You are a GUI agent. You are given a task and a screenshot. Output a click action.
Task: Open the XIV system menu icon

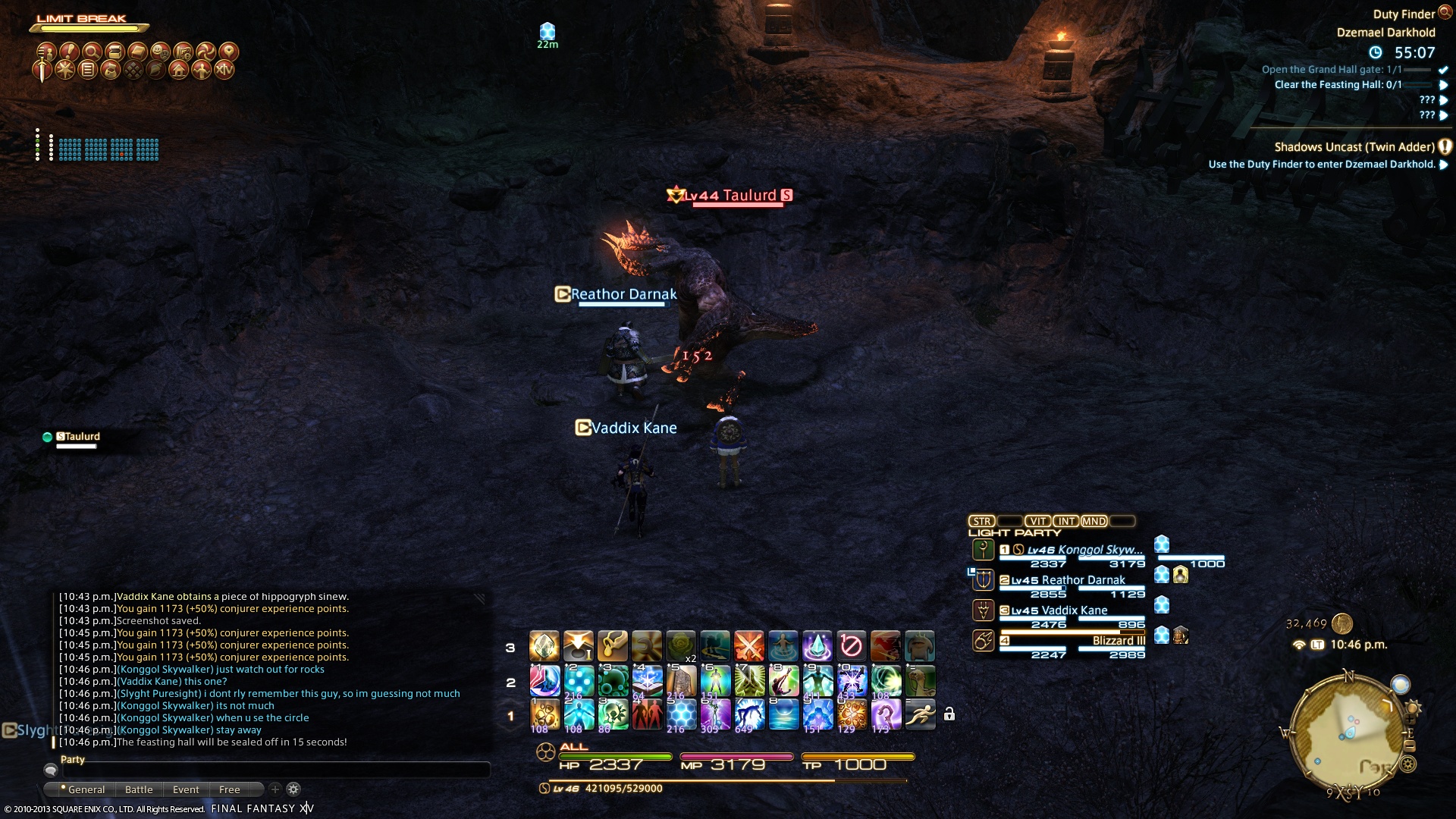pyautogui.click(x=224, y=71)
